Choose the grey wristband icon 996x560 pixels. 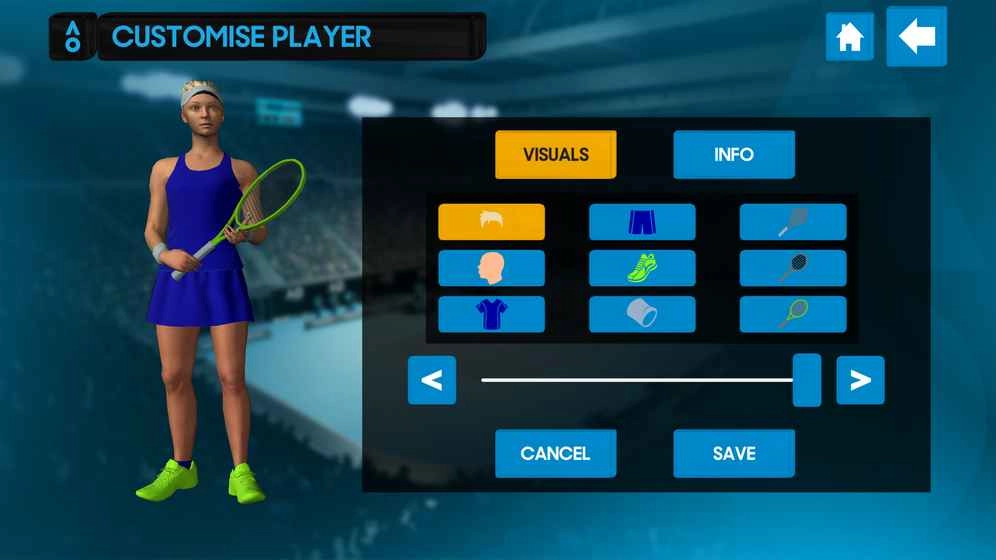(x=641, y=314)
